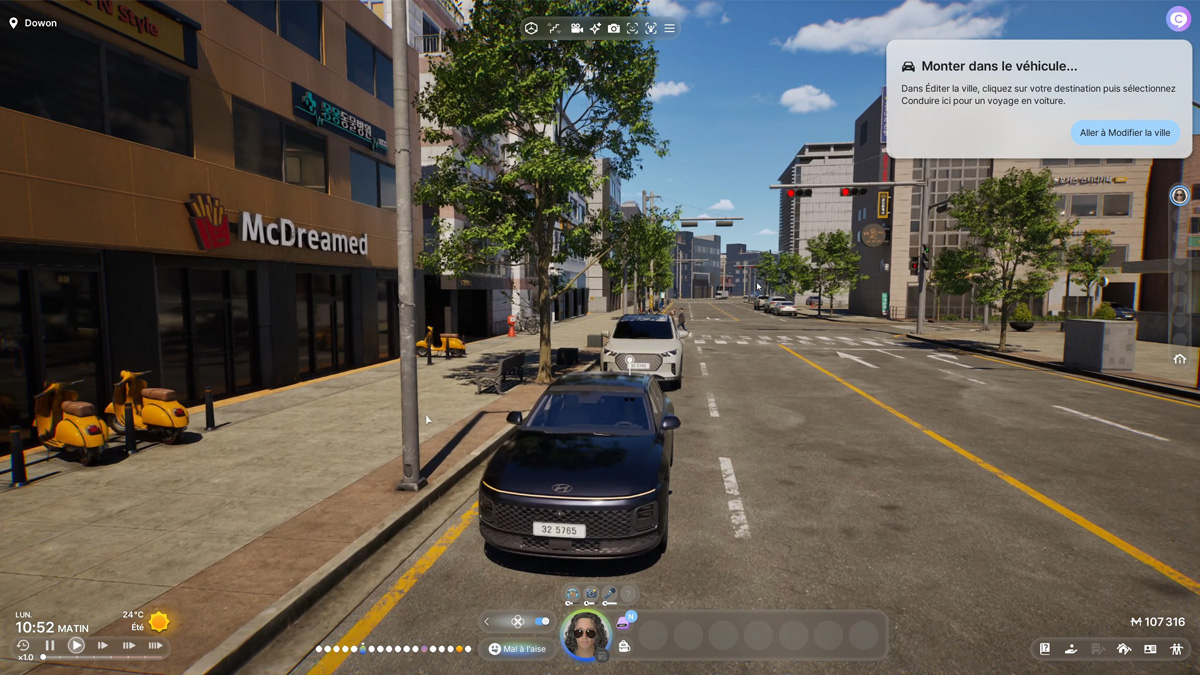The height and width of the screenshot is (675, 1200).
Task: Resume normal speed with the play button
Action: point(76,646)
